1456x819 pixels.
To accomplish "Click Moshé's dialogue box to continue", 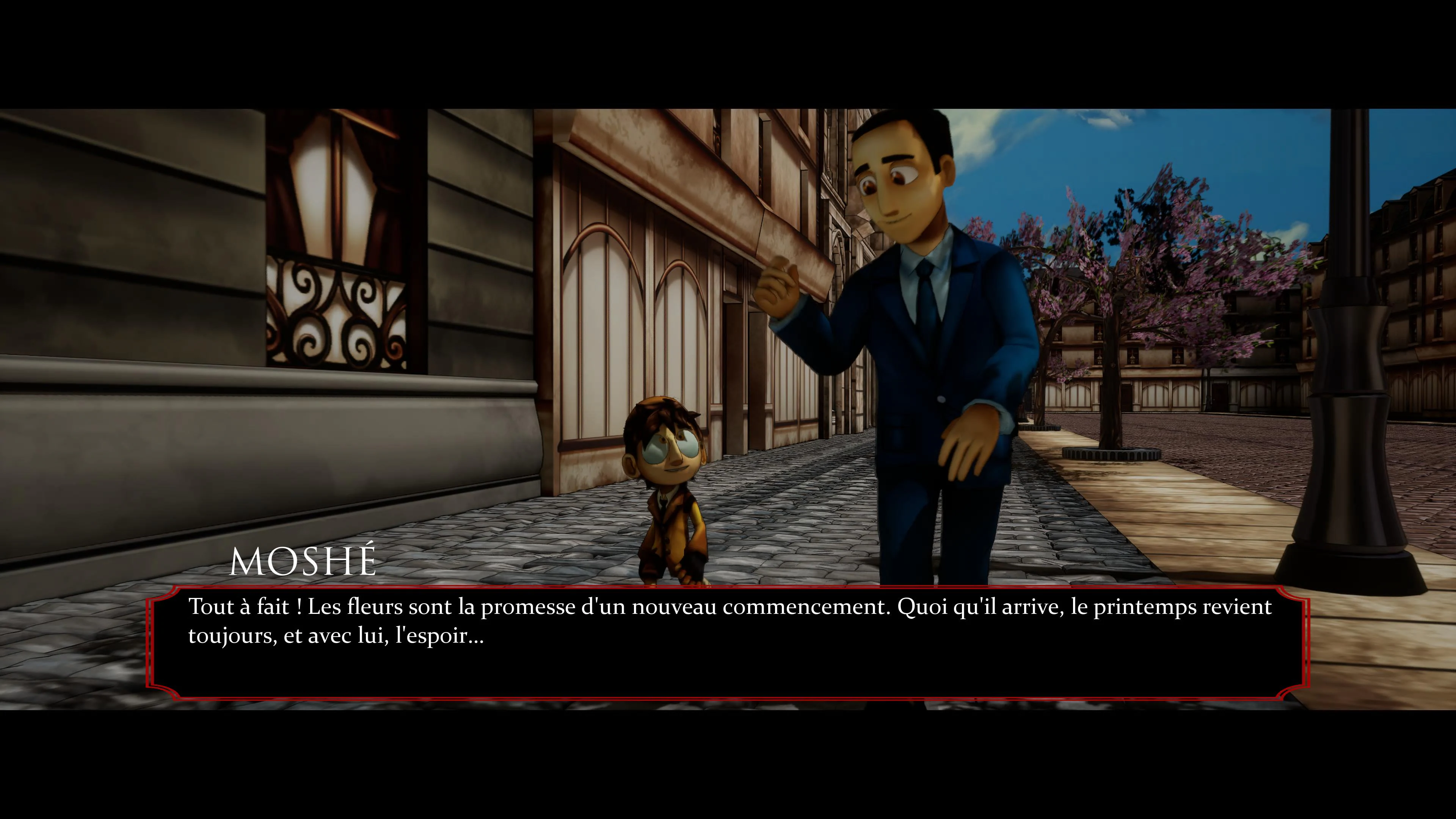I will point(728,643).
